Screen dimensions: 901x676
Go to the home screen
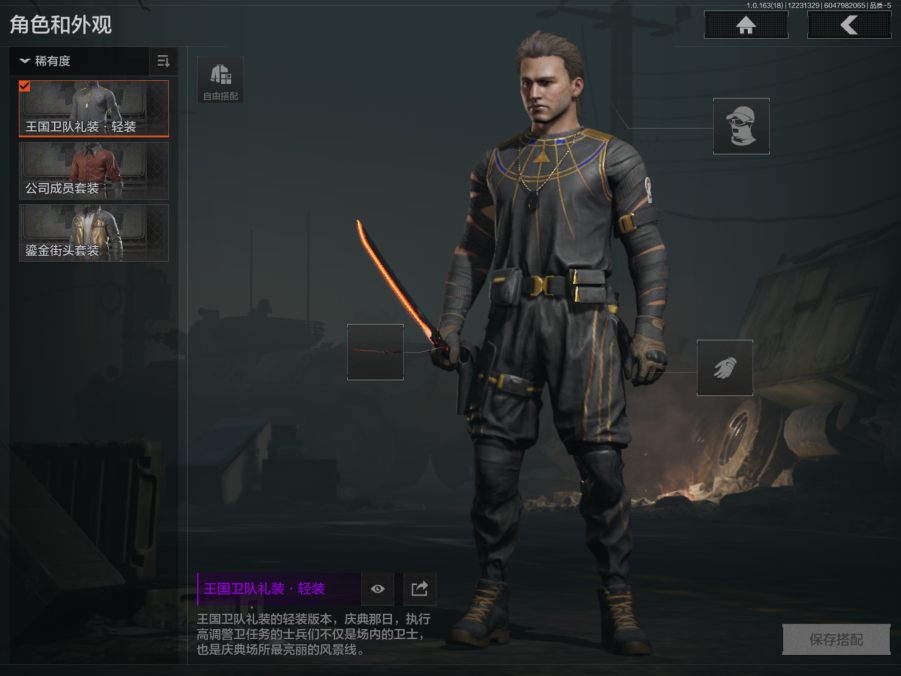745,25
